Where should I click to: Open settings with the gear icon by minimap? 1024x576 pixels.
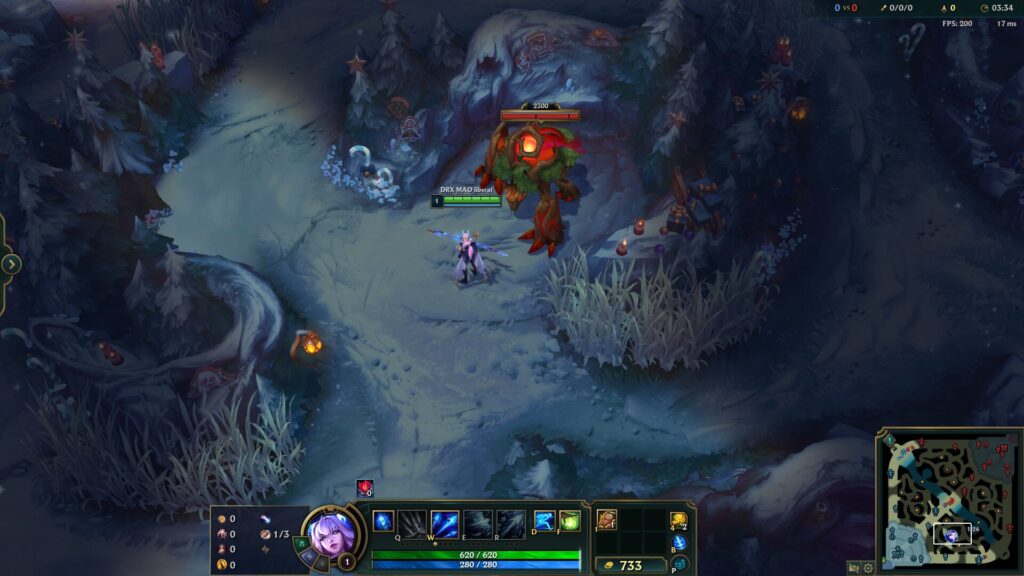coord(868,567)
